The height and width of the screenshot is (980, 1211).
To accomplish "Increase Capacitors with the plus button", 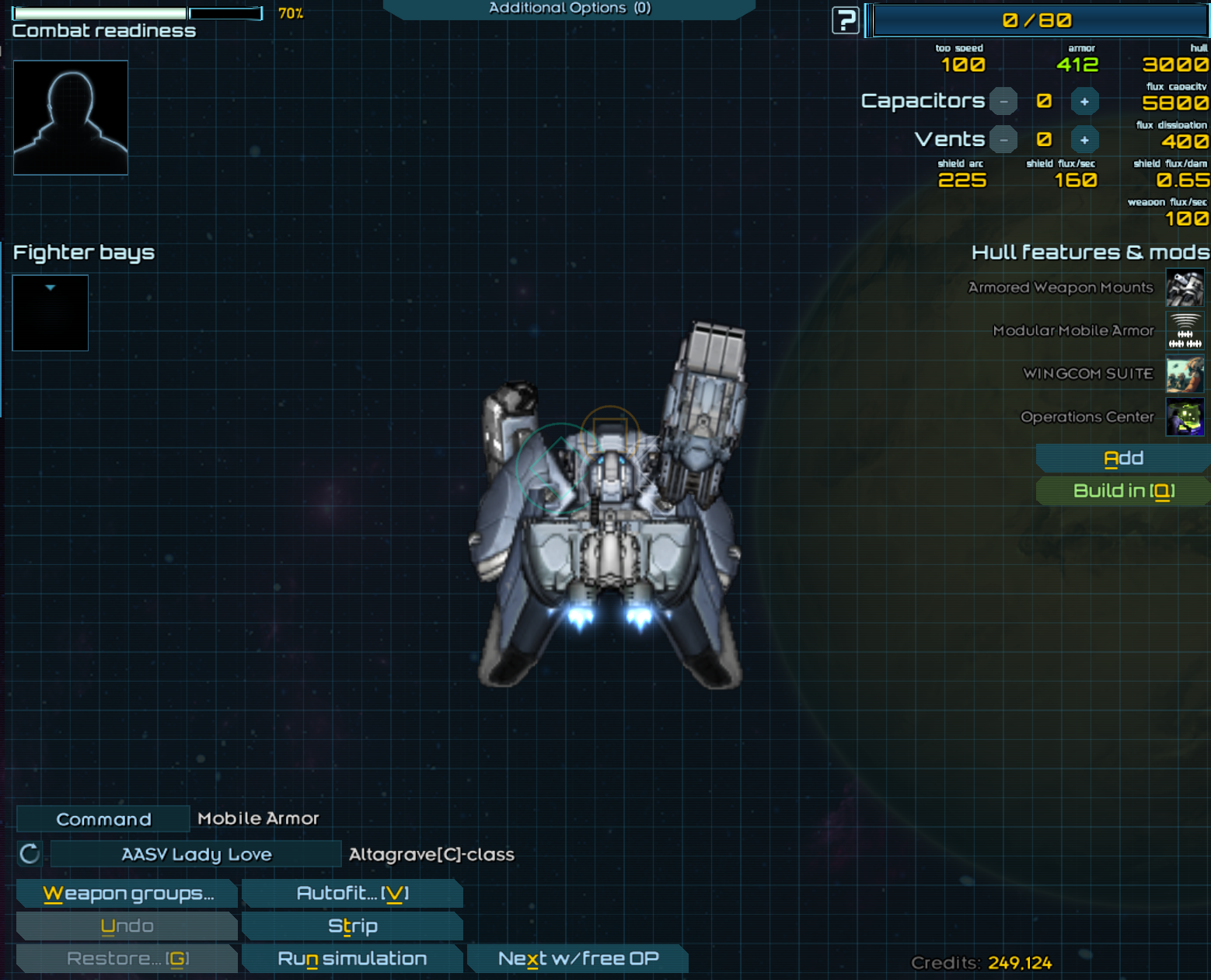I will (1084, 102).
